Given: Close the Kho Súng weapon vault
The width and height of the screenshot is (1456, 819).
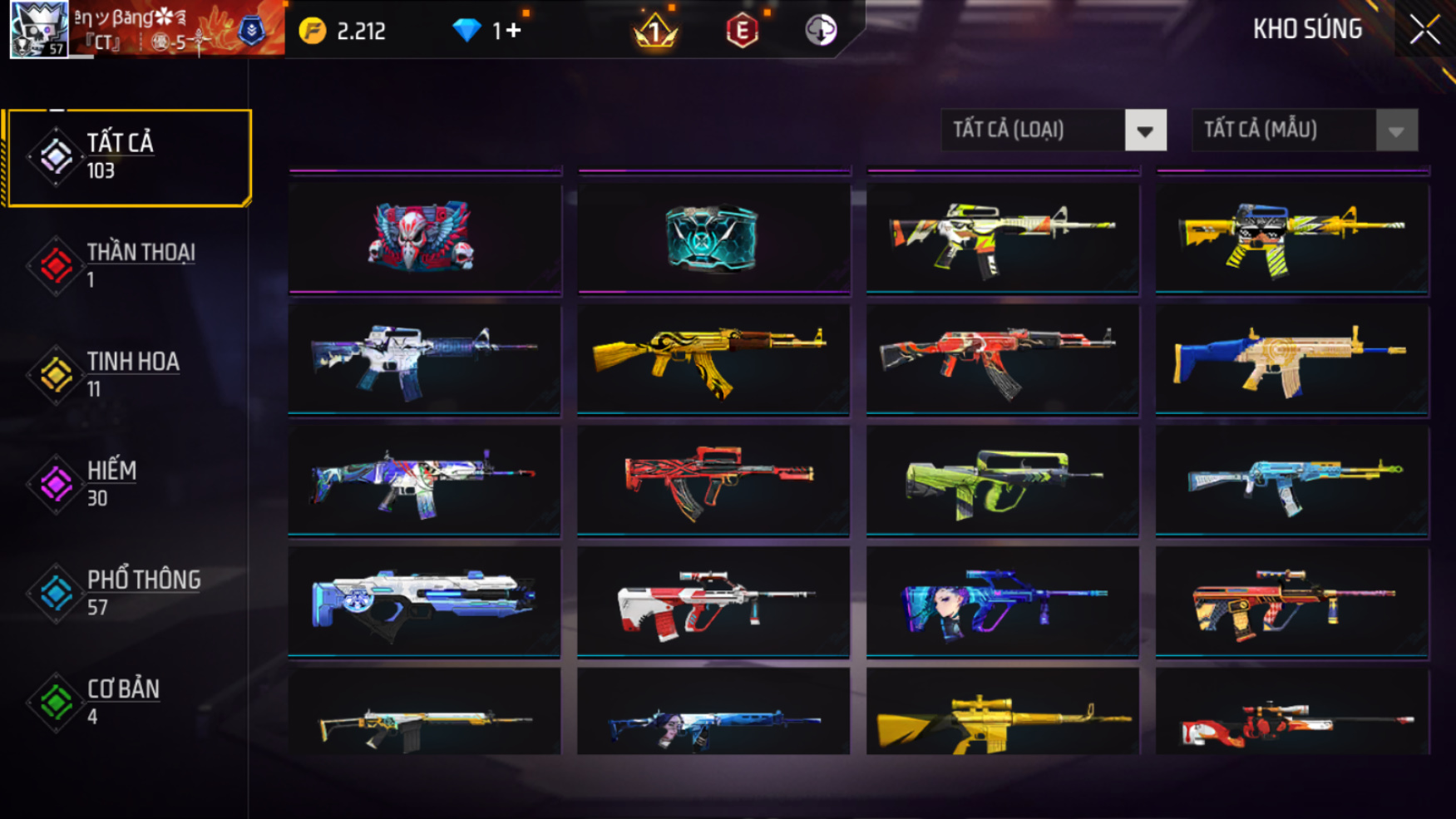Looking at the screenshot, I should (1424, 31).
